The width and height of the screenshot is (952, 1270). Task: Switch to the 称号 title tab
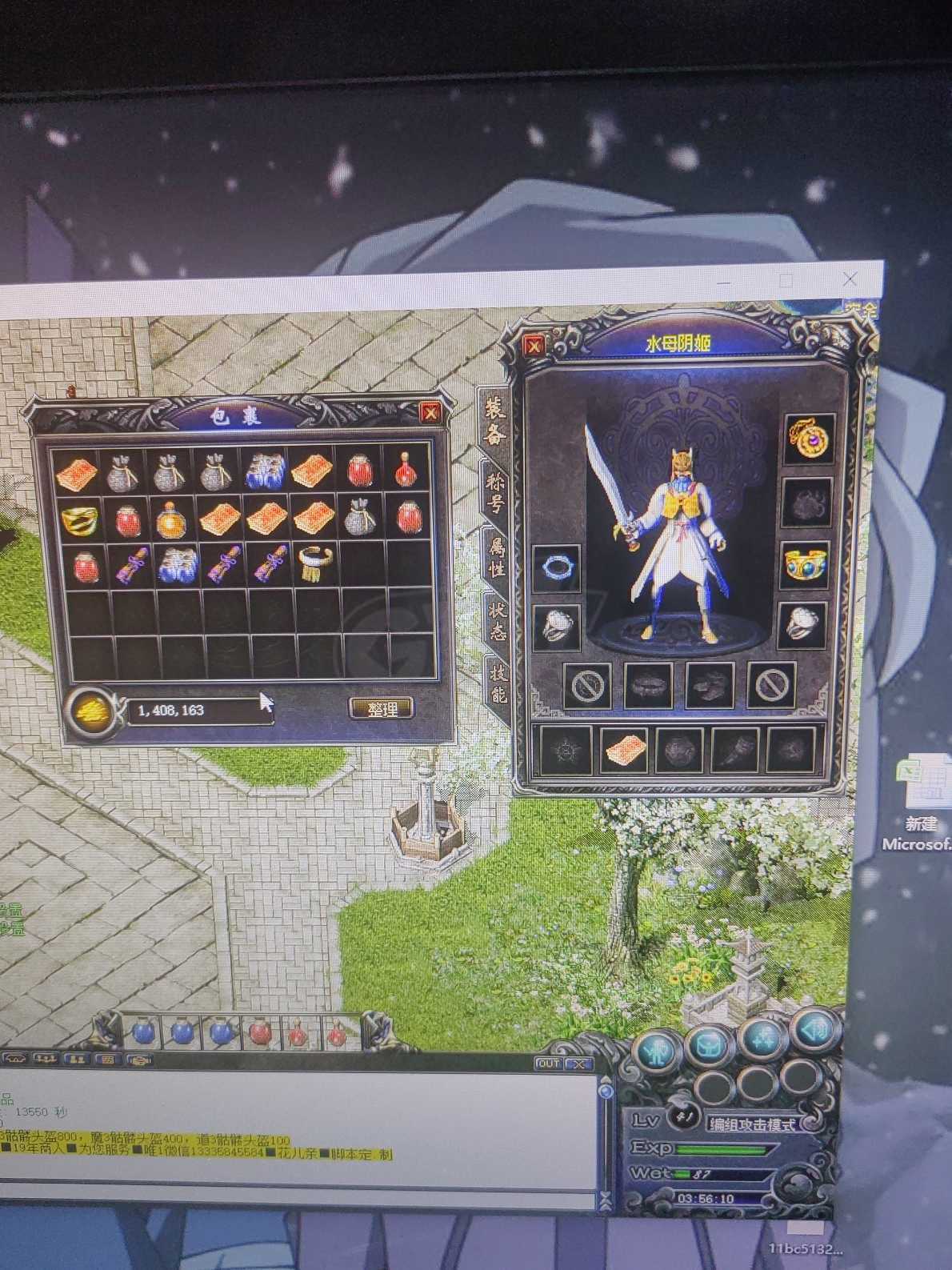pos(496,488)
